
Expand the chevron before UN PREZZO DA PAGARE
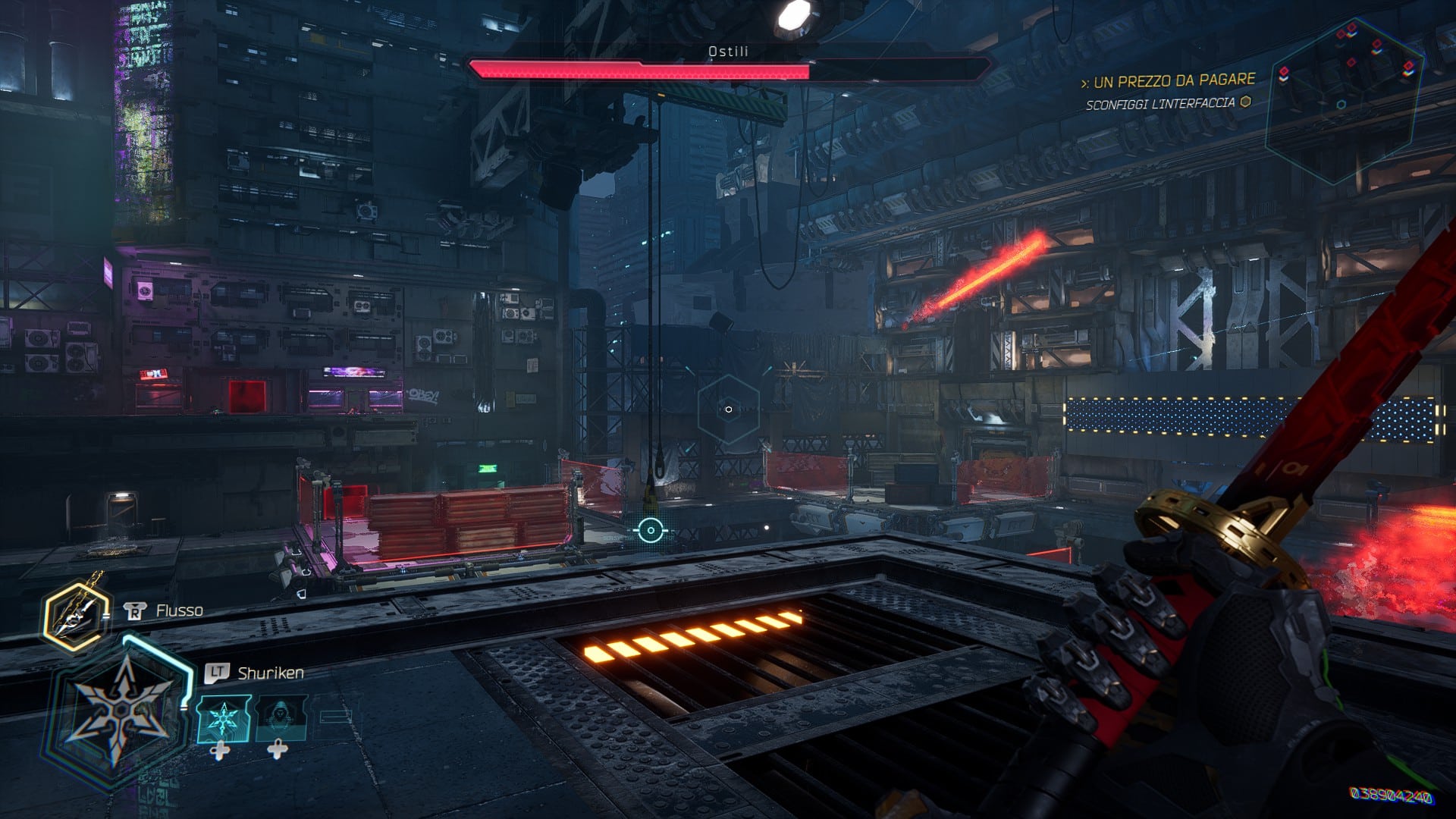(x=1086, y=81)
